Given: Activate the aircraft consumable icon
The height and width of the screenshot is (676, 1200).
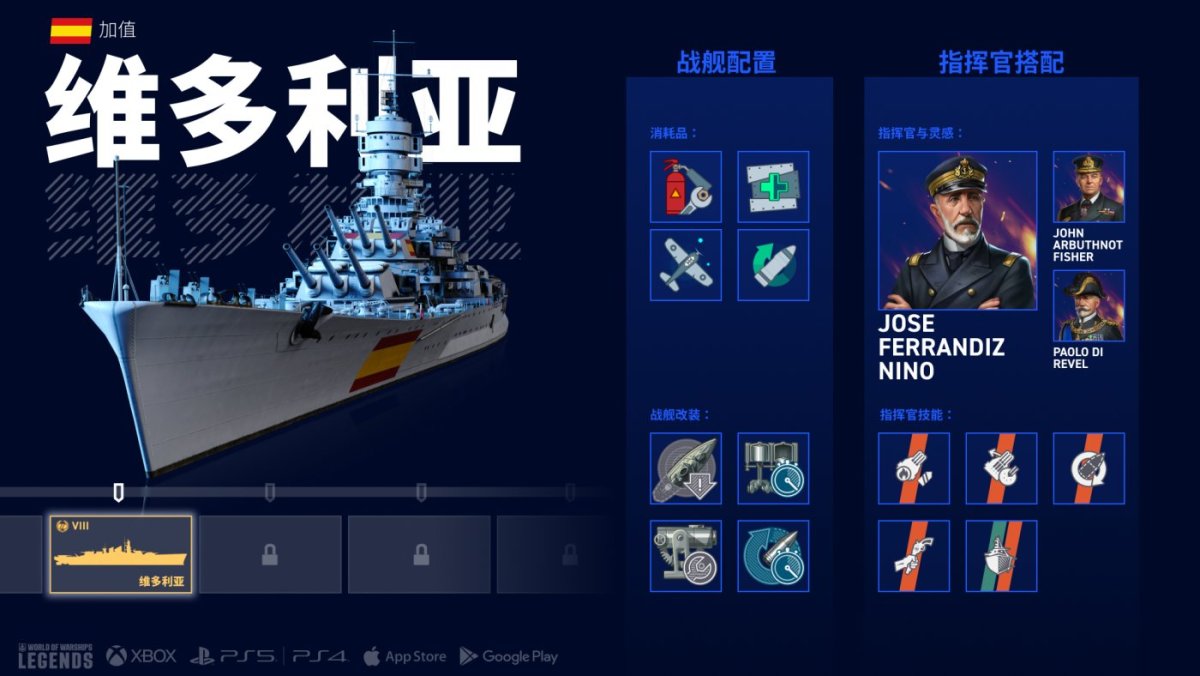Looking at the screenshot, I should pos(686,265).
